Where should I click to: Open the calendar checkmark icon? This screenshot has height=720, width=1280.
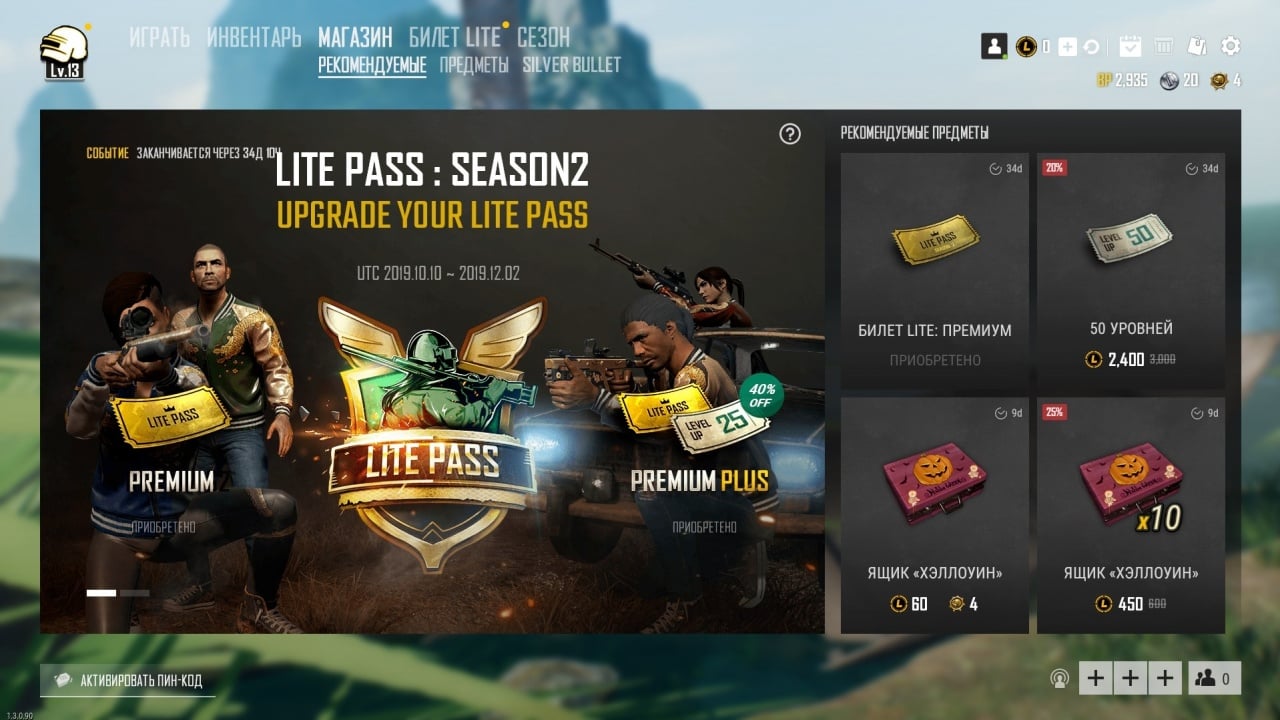(x=1130, y=46)
